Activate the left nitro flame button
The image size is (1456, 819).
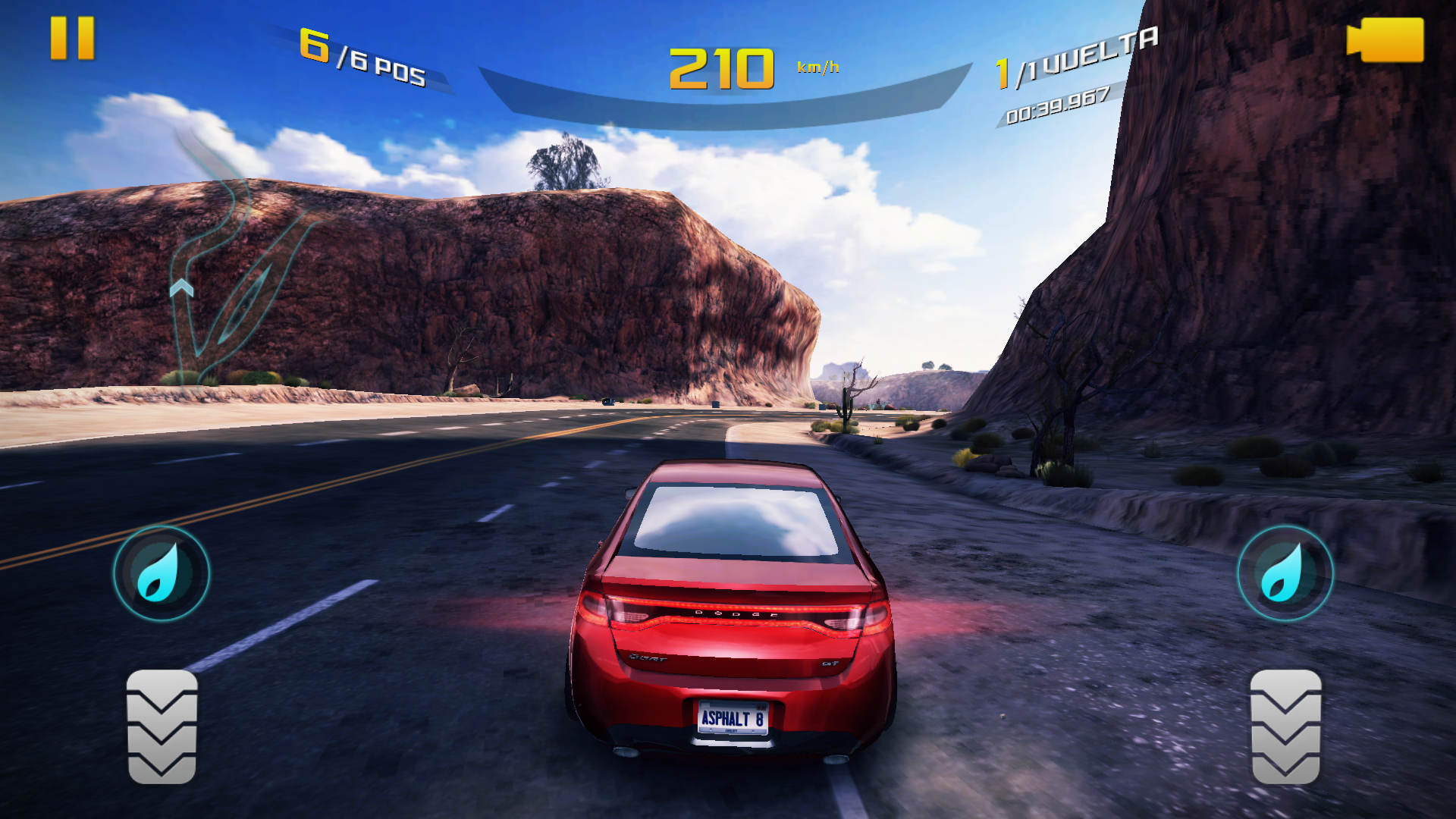pyautogui.click(x=161, y=574)
